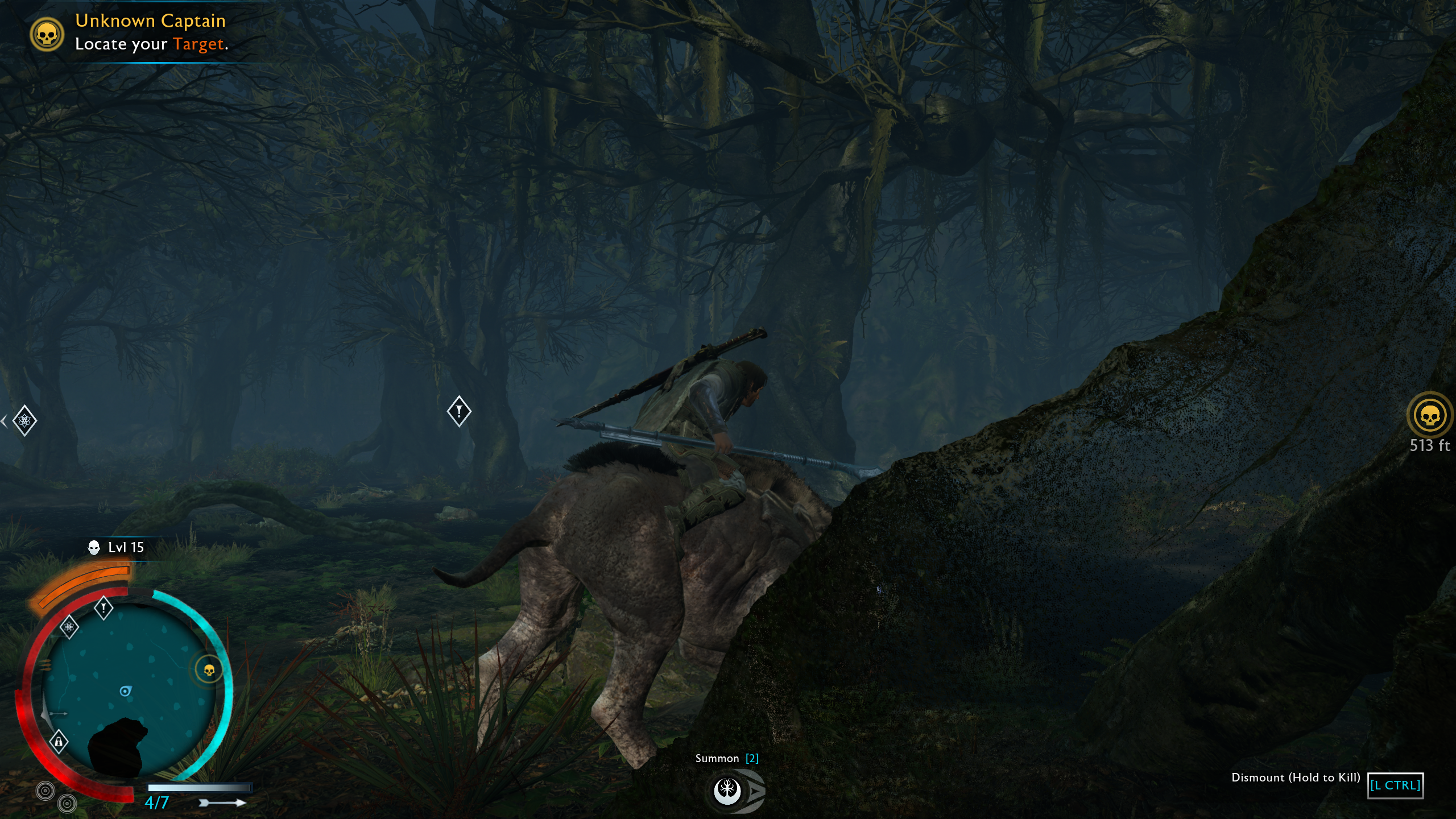This screenshot has width=1456, height=819.
Task: Click the exclamation diamond waypoint in the forest
Action: pyautogui.click(x=459, y=411)
